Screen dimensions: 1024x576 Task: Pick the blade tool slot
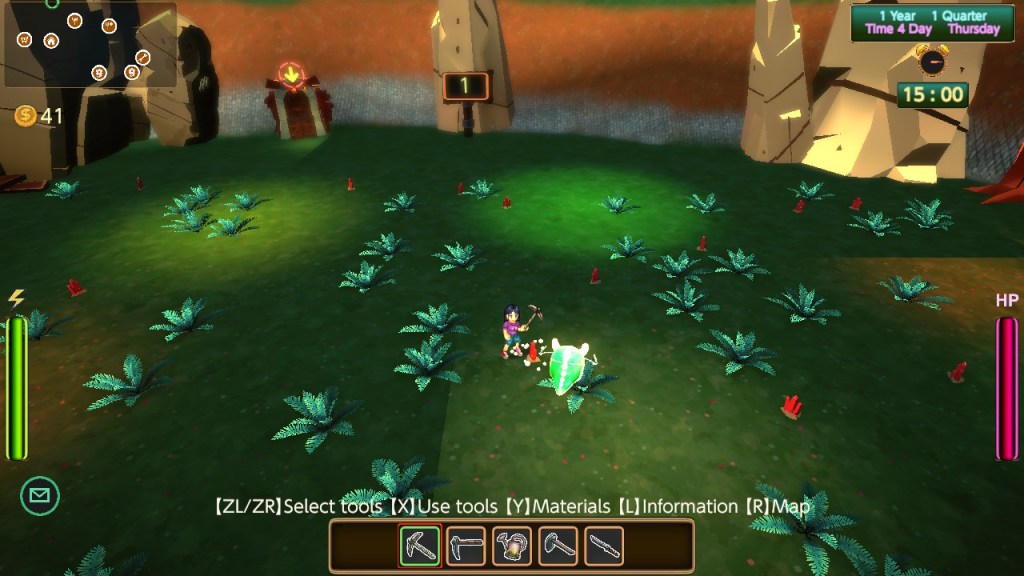[604, 546]
